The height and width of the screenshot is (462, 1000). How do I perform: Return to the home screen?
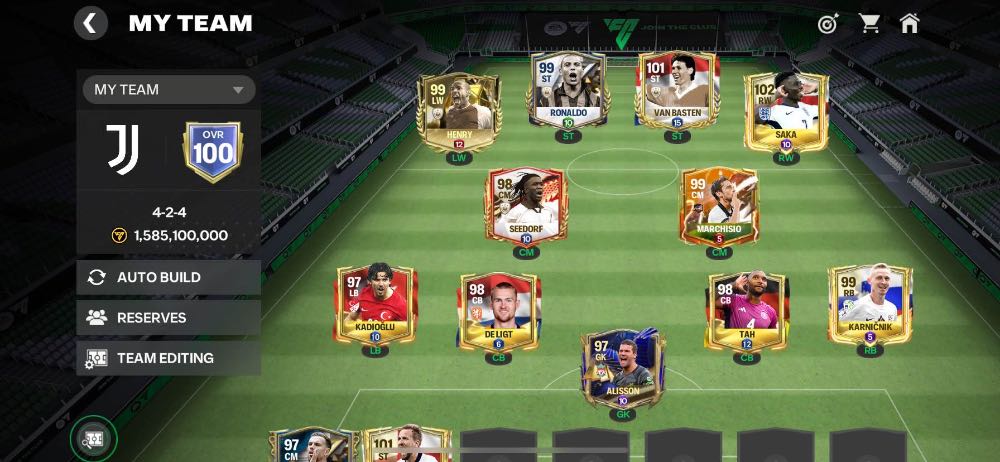click(x=909, y=24)
